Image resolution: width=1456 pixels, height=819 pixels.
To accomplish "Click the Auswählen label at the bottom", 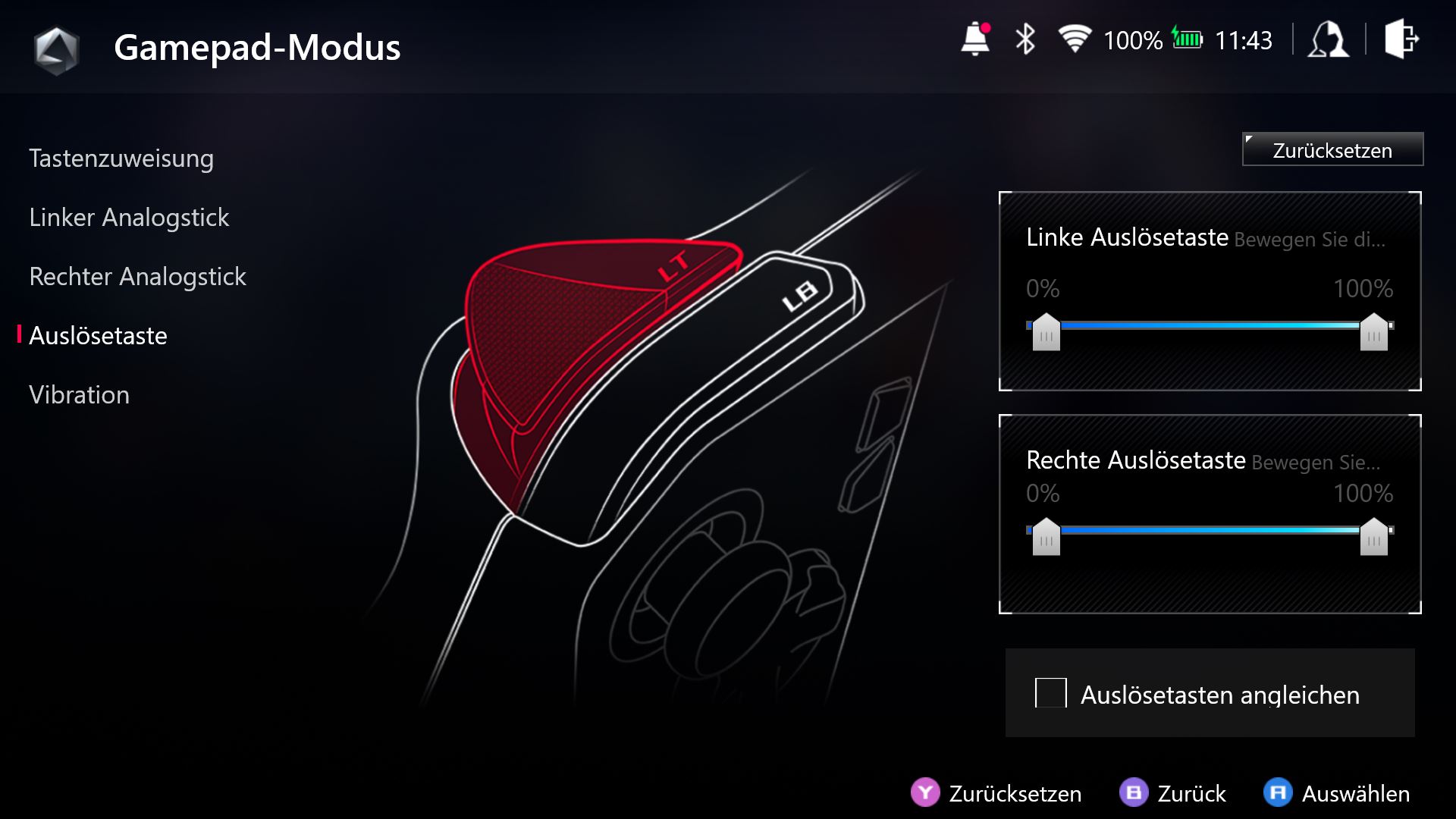I will (x=1357, y=794).
